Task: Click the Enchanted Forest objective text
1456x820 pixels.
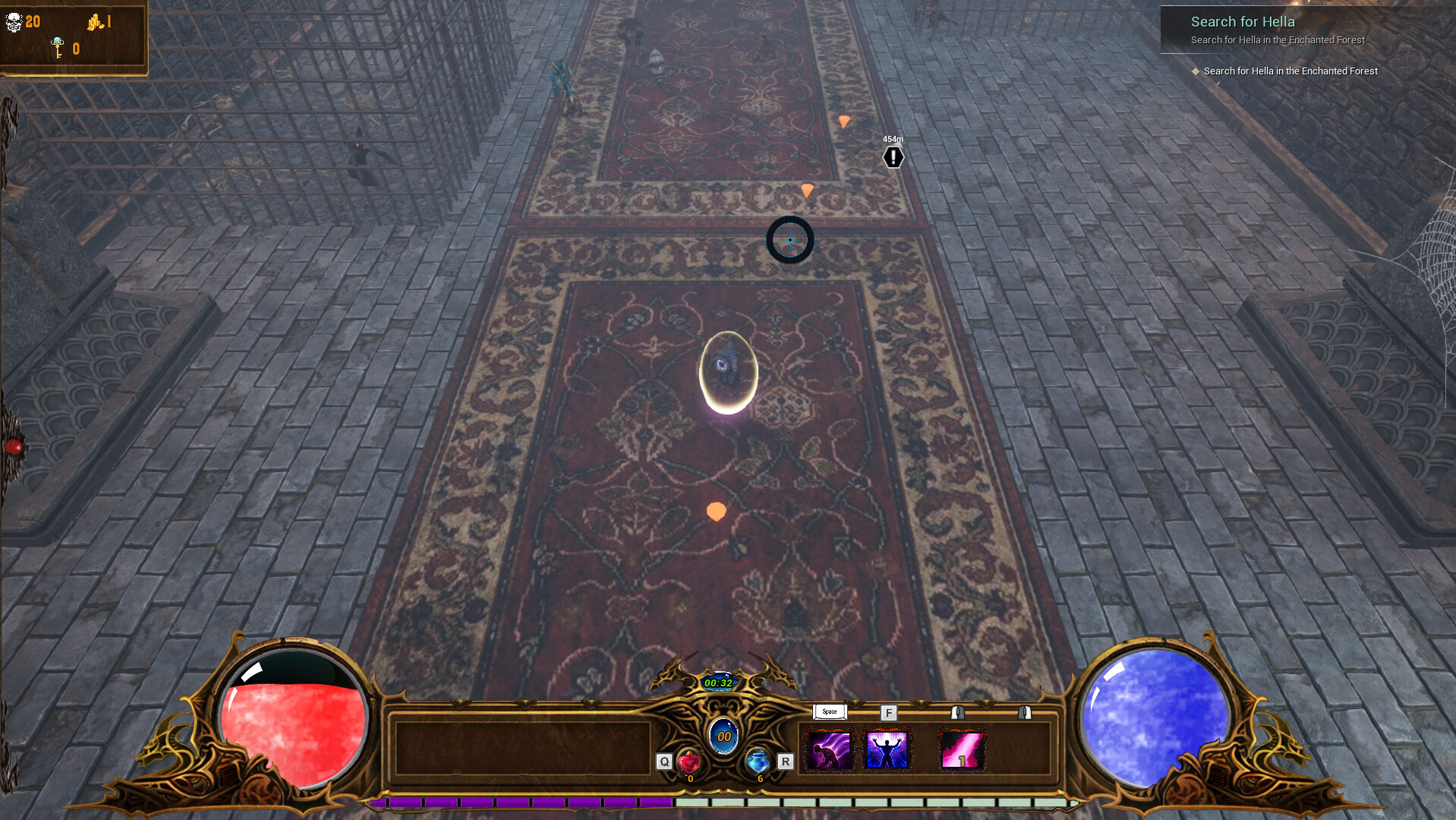Action: [x=1290, y=71]
